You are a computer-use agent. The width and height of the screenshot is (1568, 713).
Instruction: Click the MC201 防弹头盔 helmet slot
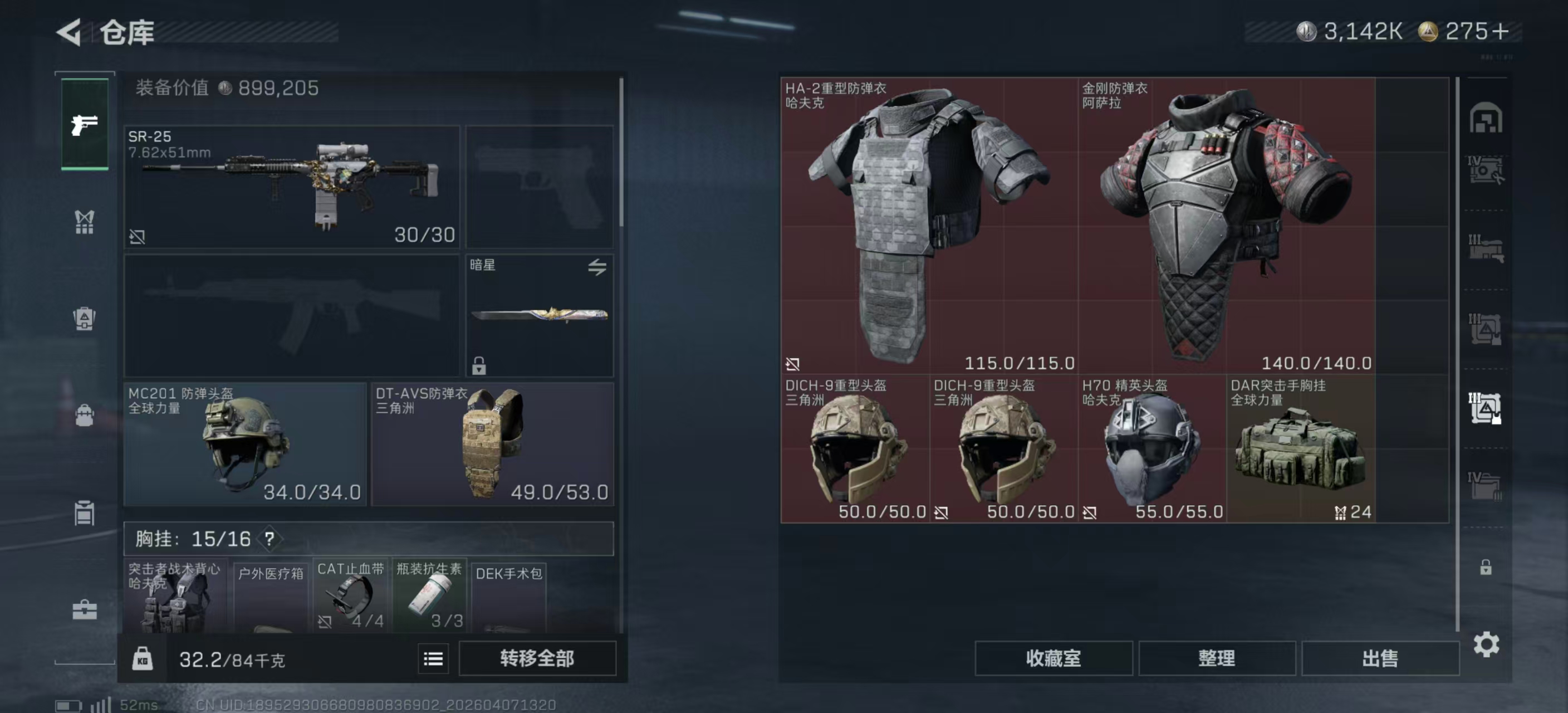[244, 444]
